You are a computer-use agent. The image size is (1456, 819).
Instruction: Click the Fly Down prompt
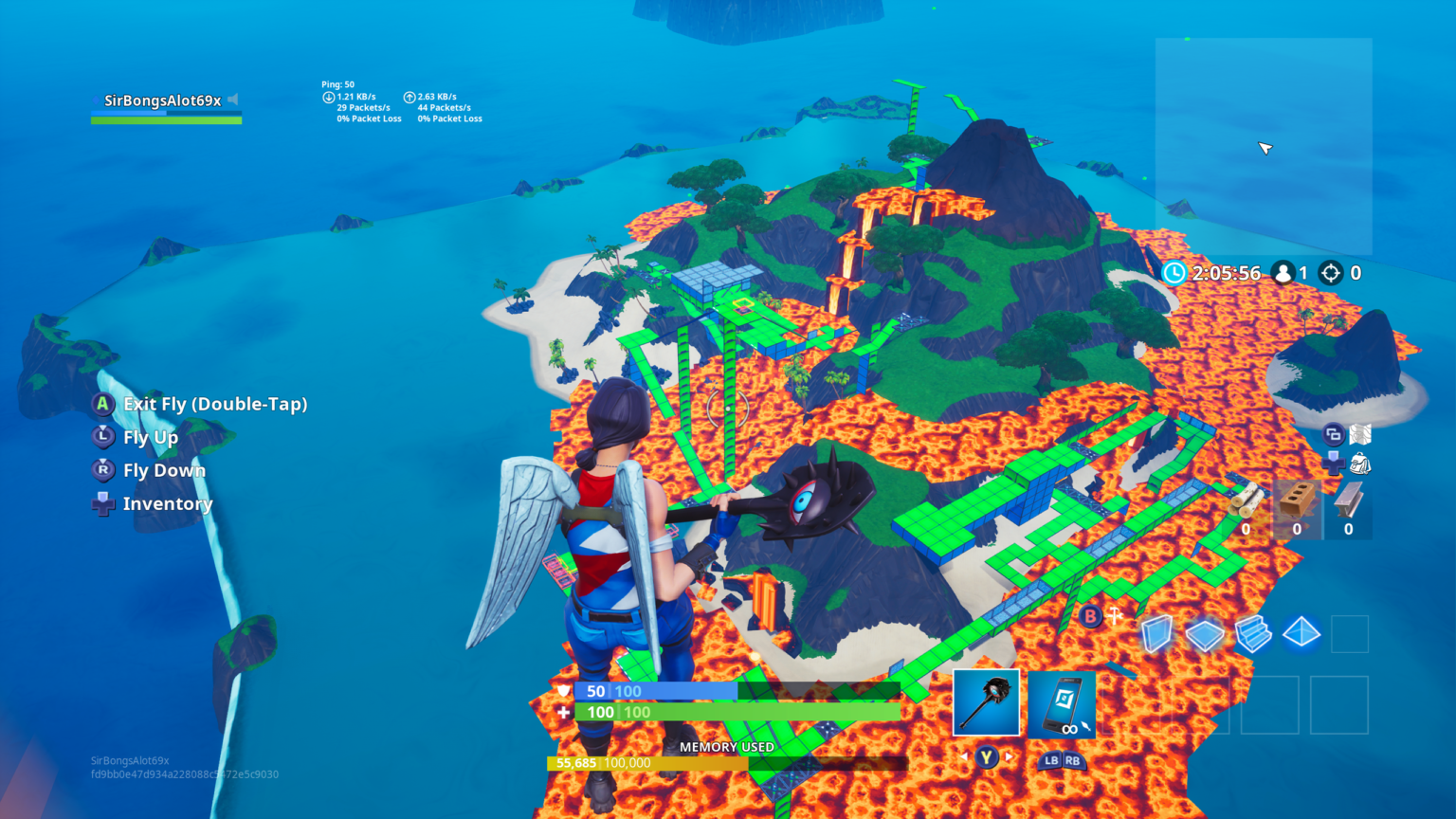164,470
